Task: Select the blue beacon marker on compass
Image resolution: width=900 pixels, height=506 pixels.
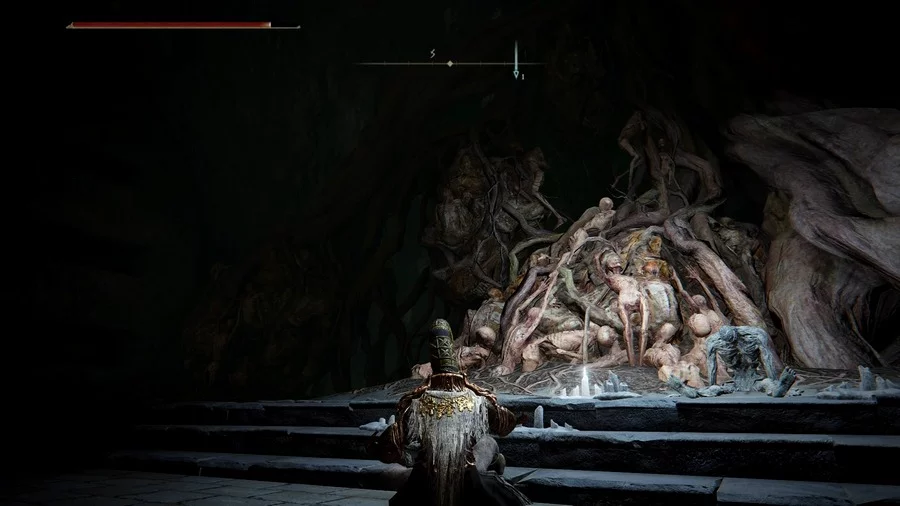Action: click(516, 60)
